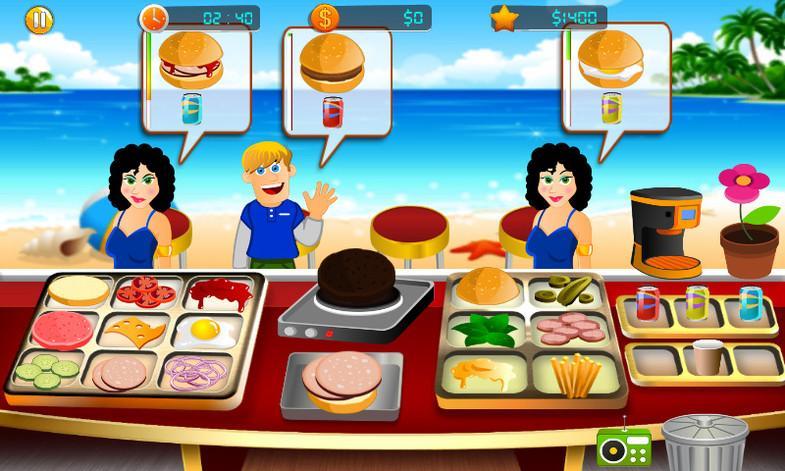Grab the cheese slice ingredient
785x471 pixels.
pyautogui.click(x=140, y=329)
